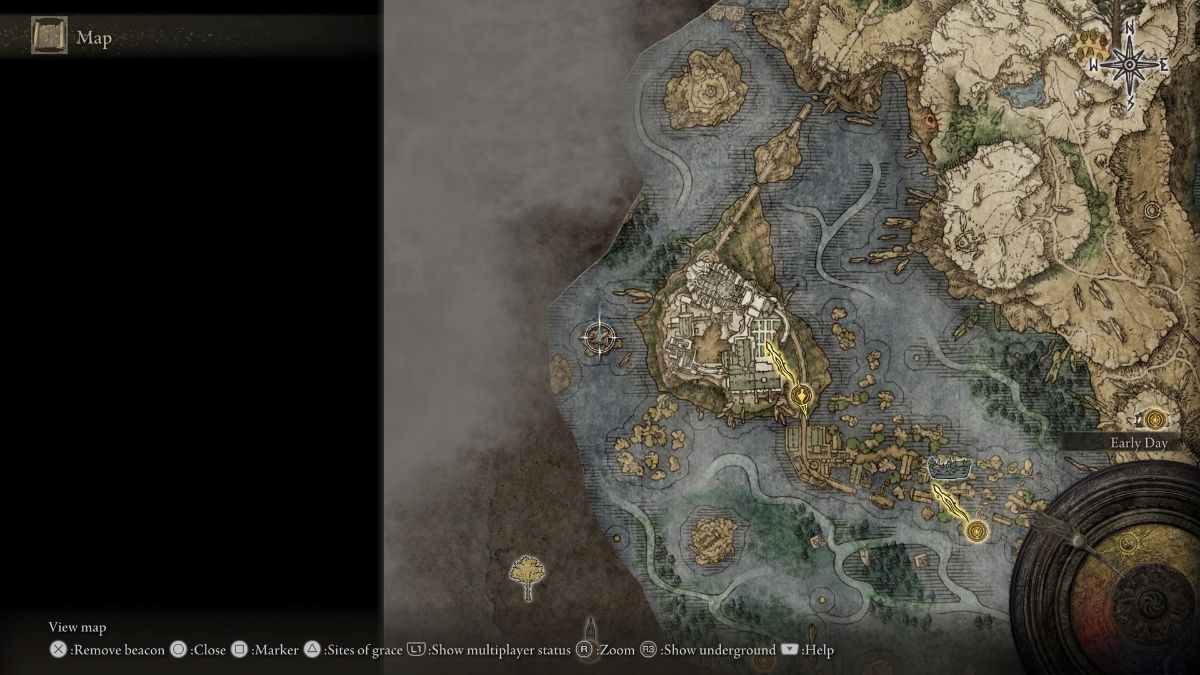Select the site of grace below the blue ruins icon
The width and height of the screenshot is (1200, 675).
977,530
